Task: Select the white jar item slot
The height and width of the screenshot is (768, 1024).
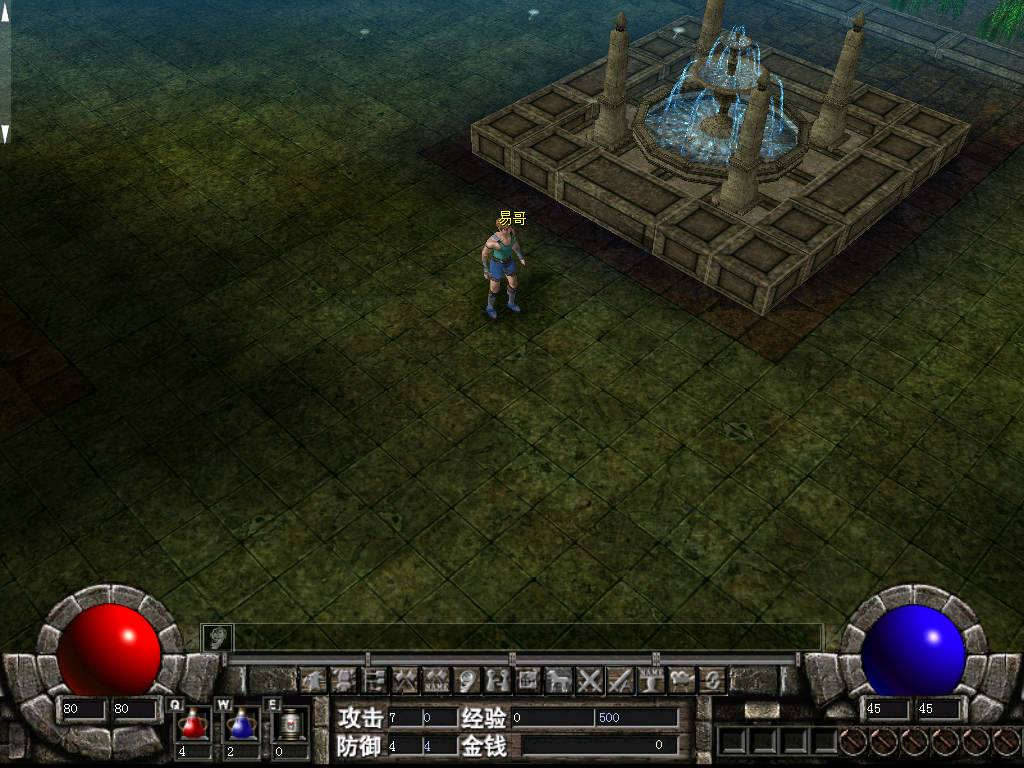Action: pos(290,723)
